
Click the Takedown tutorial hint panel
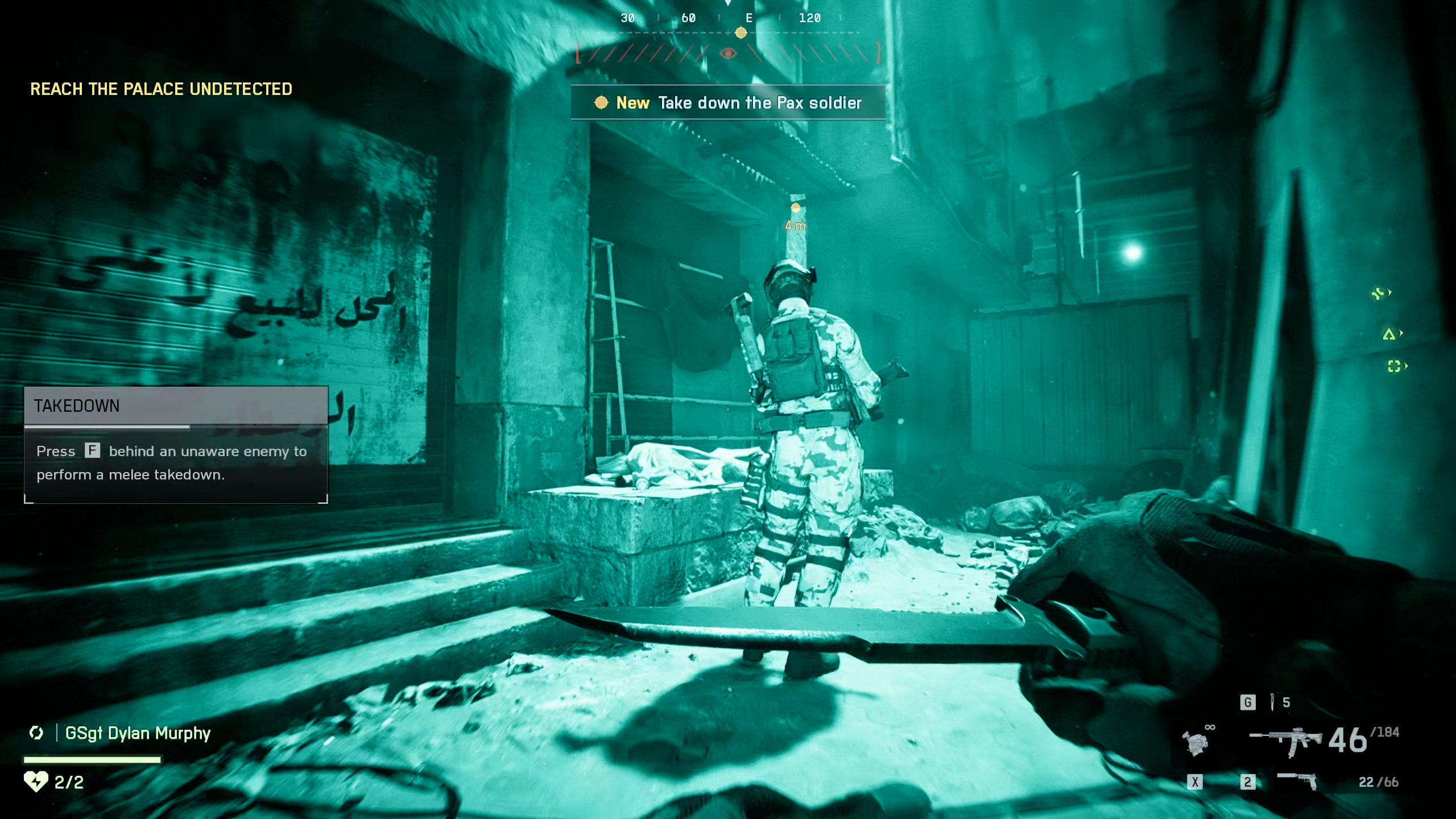pos(176,445)
